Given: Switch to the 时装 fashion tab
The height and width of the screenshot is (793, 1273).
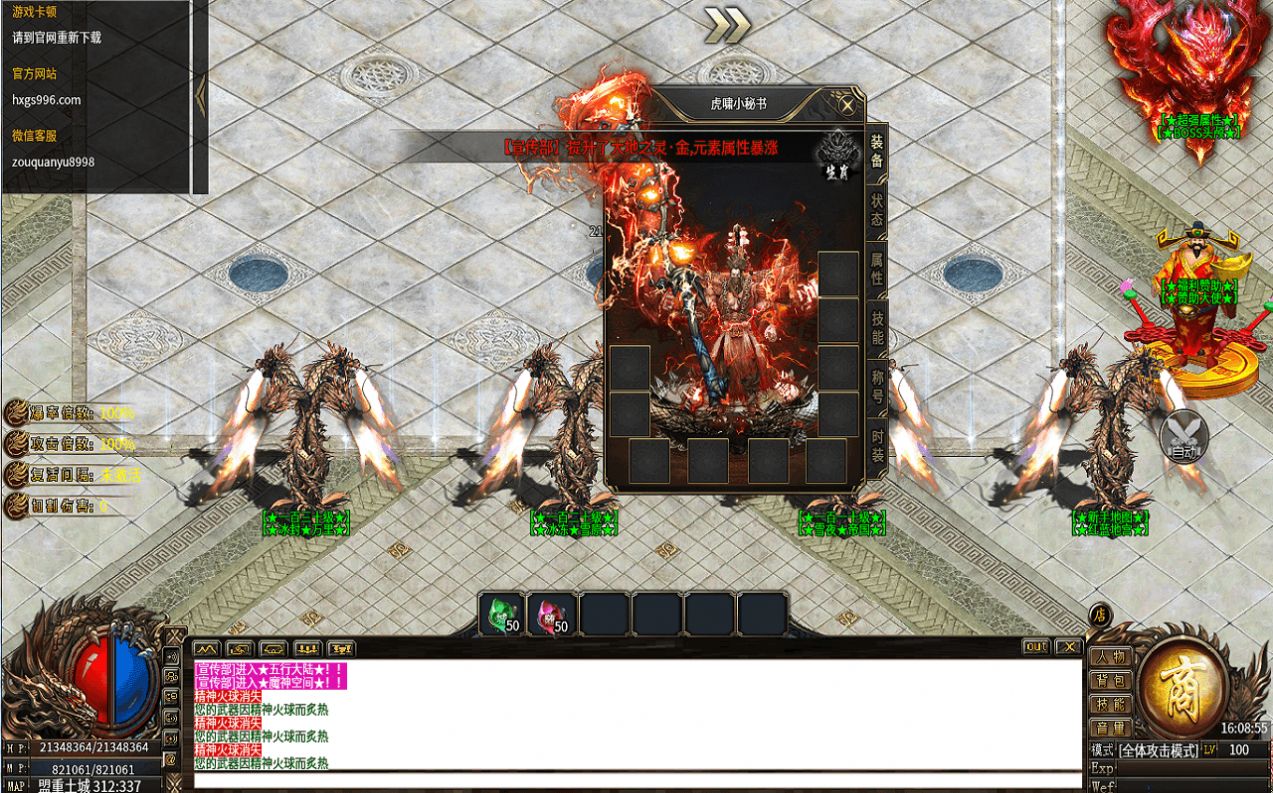Looking at the screenshot, I should pyautogui.click(x=876, y=445).
